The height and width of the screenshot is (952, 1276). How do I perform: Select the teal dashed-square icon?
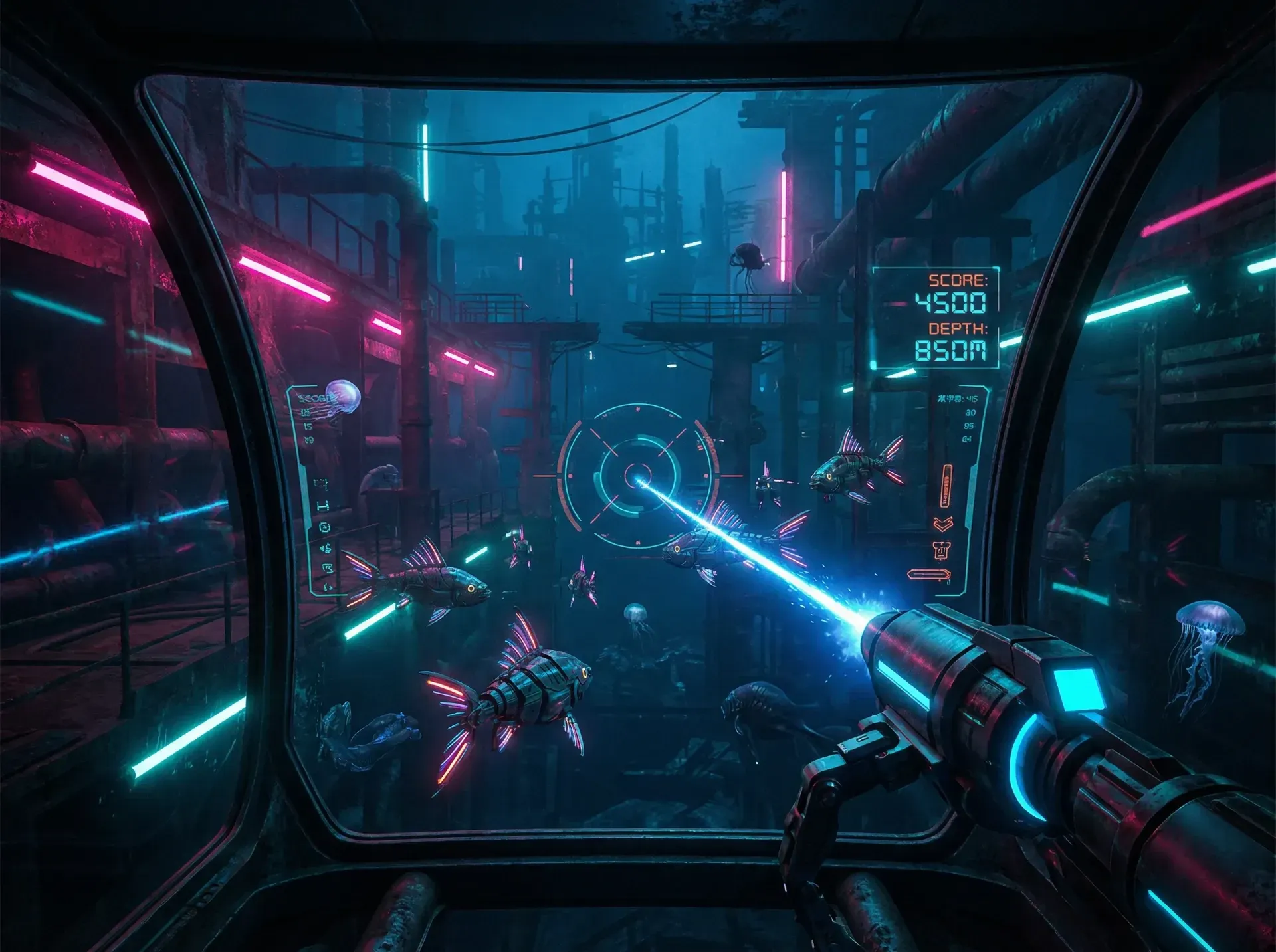[321, 484]
